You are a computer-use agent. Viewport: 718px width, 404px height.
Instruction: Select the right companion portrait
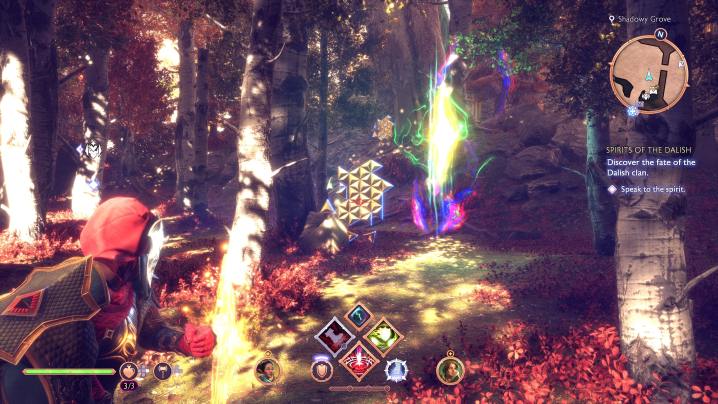450,369
